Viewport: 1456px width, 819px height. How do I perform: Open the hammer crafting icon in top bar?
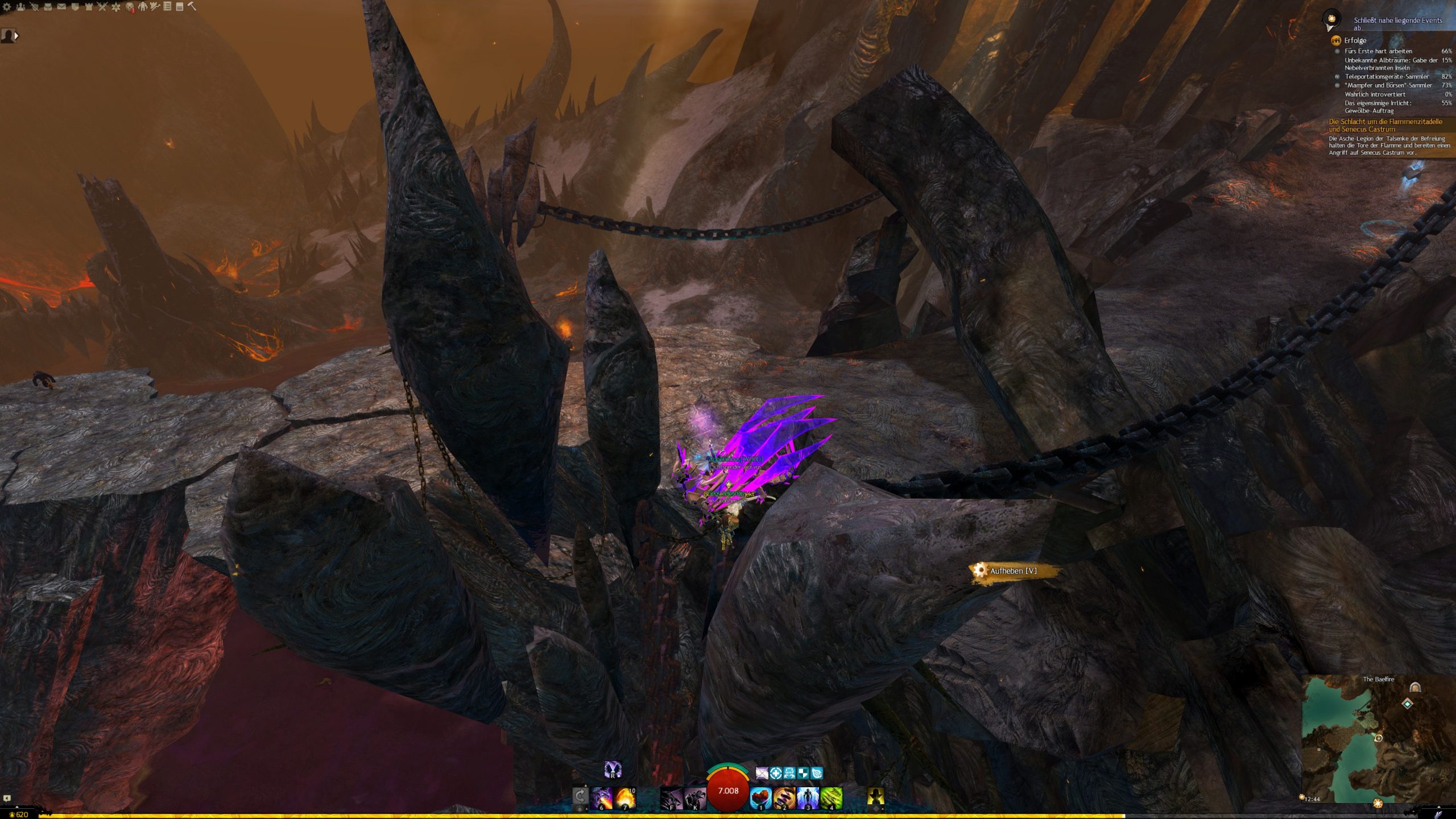pos(192,6)
